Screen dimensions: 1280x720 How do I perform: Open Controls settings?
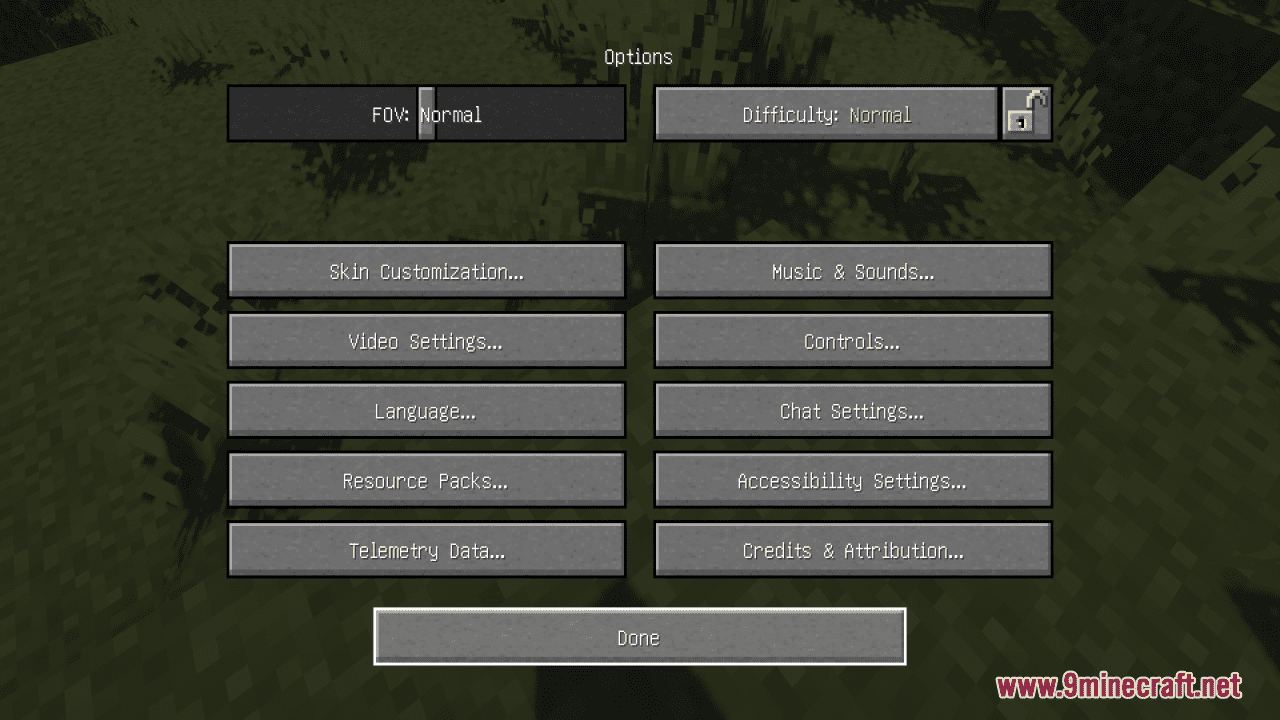click(x=852, y=340)
